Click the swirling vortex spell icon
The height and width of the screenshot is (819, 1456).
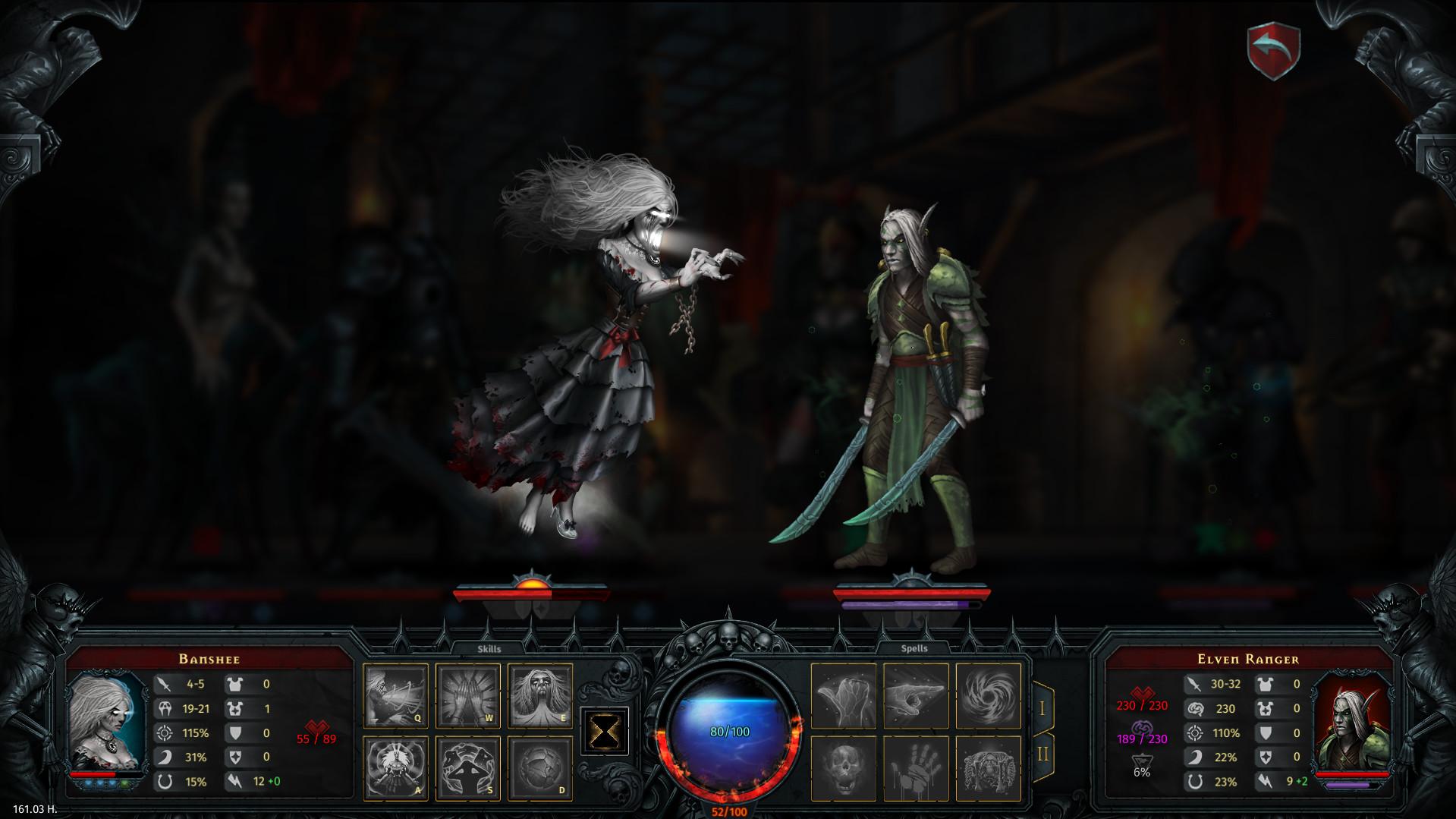click(x=990, y=695)
